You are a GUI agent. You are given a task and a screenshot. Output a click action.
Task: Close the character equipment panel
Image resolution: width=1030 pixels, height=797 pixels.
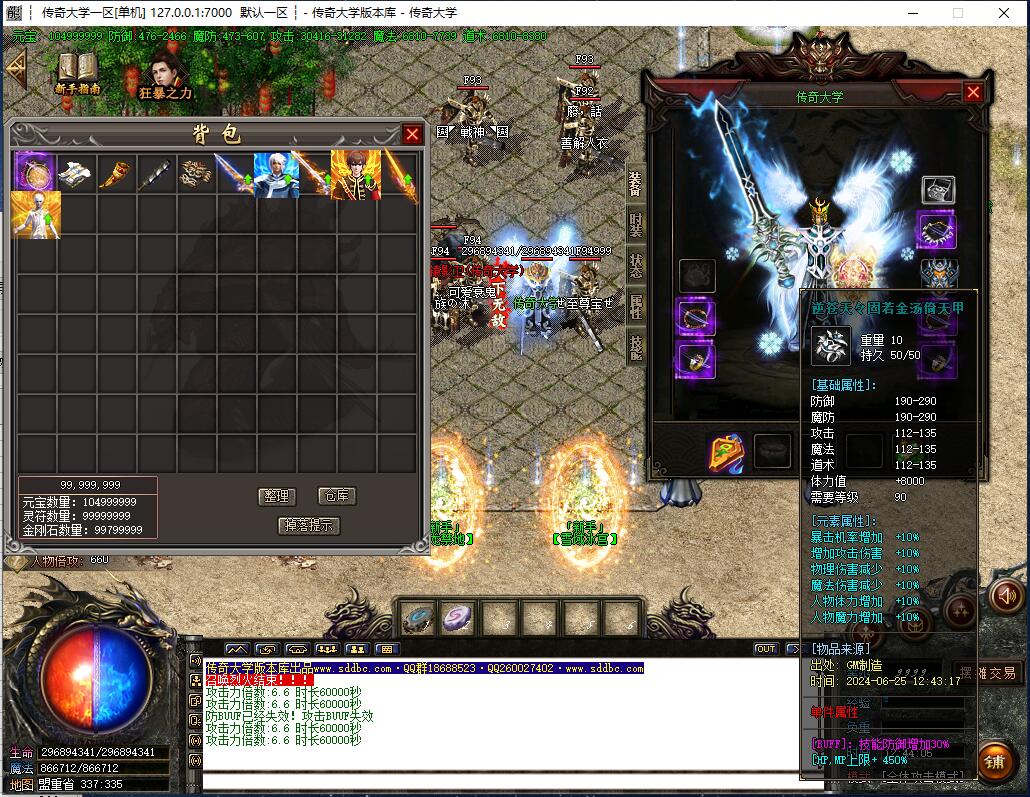(973, 92)
